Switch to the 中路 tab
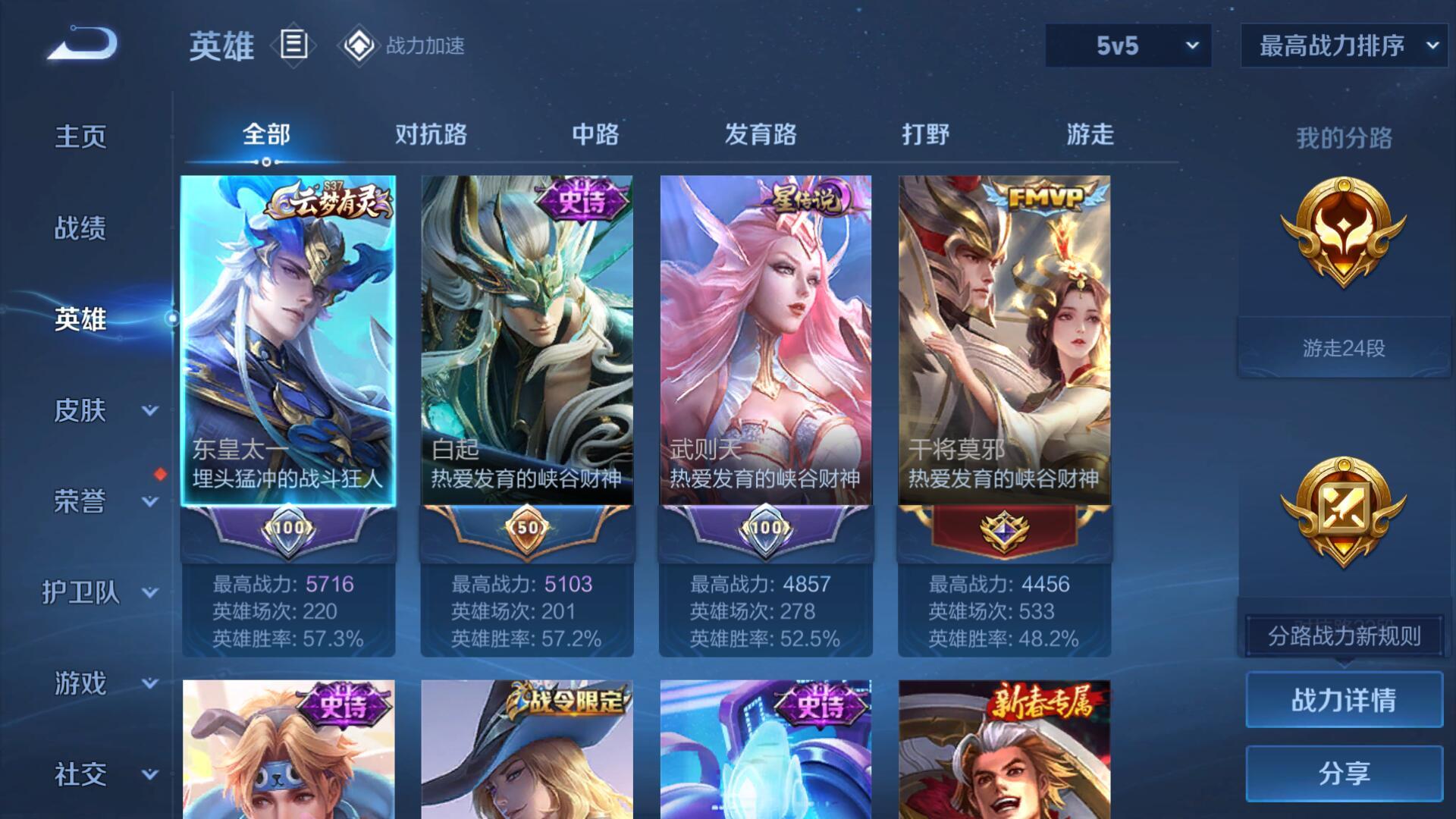 coord(595,135)
